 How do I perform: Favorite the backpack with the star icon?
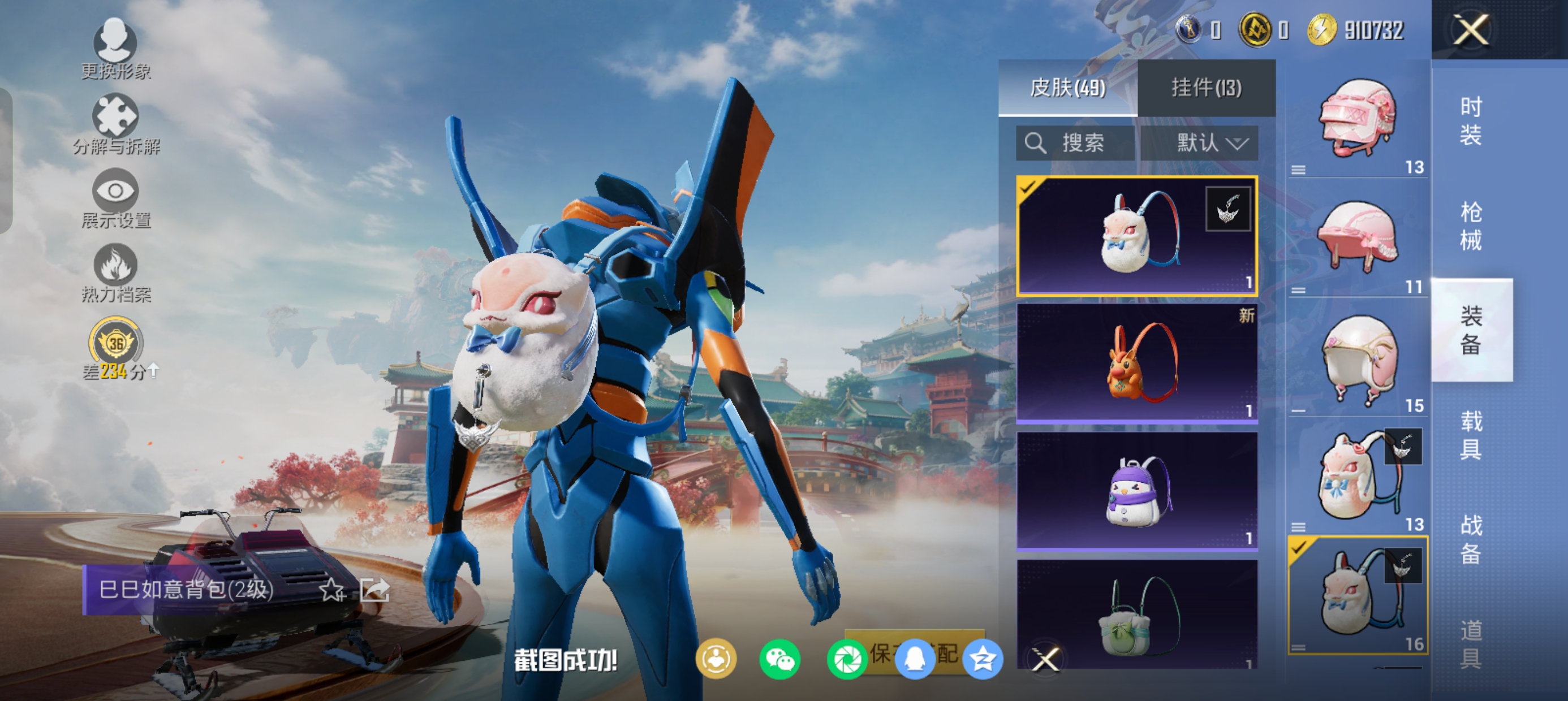[x=333, y=590]
